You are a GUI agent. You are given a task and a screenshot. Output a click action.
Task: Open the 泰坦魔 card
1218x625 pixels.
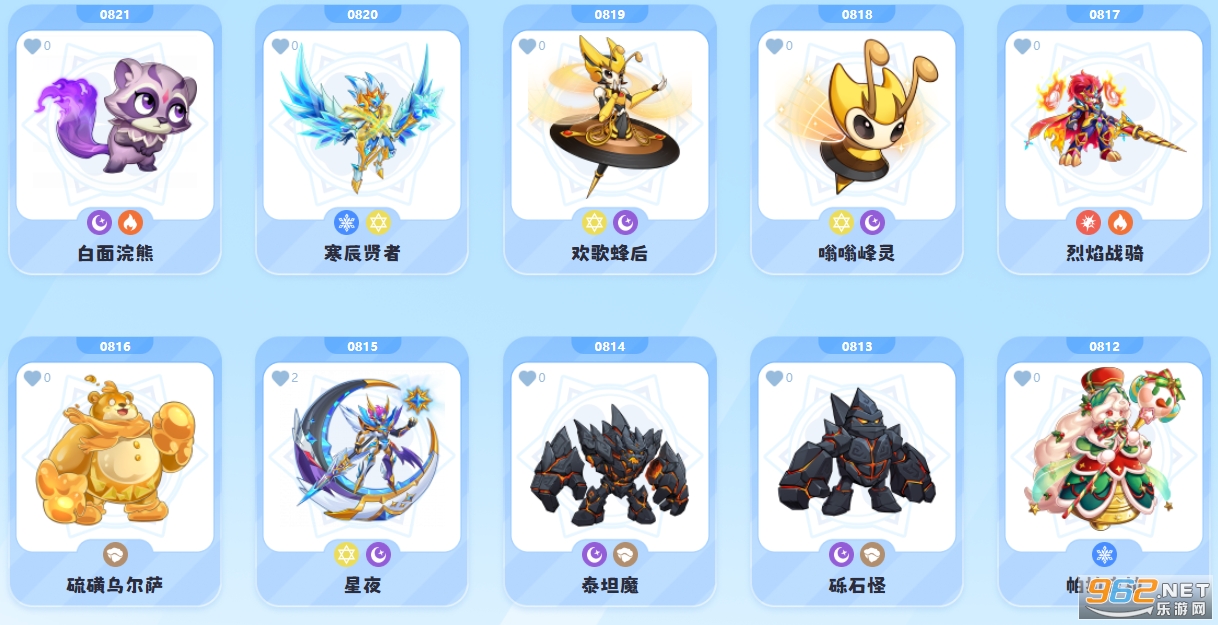609,457
